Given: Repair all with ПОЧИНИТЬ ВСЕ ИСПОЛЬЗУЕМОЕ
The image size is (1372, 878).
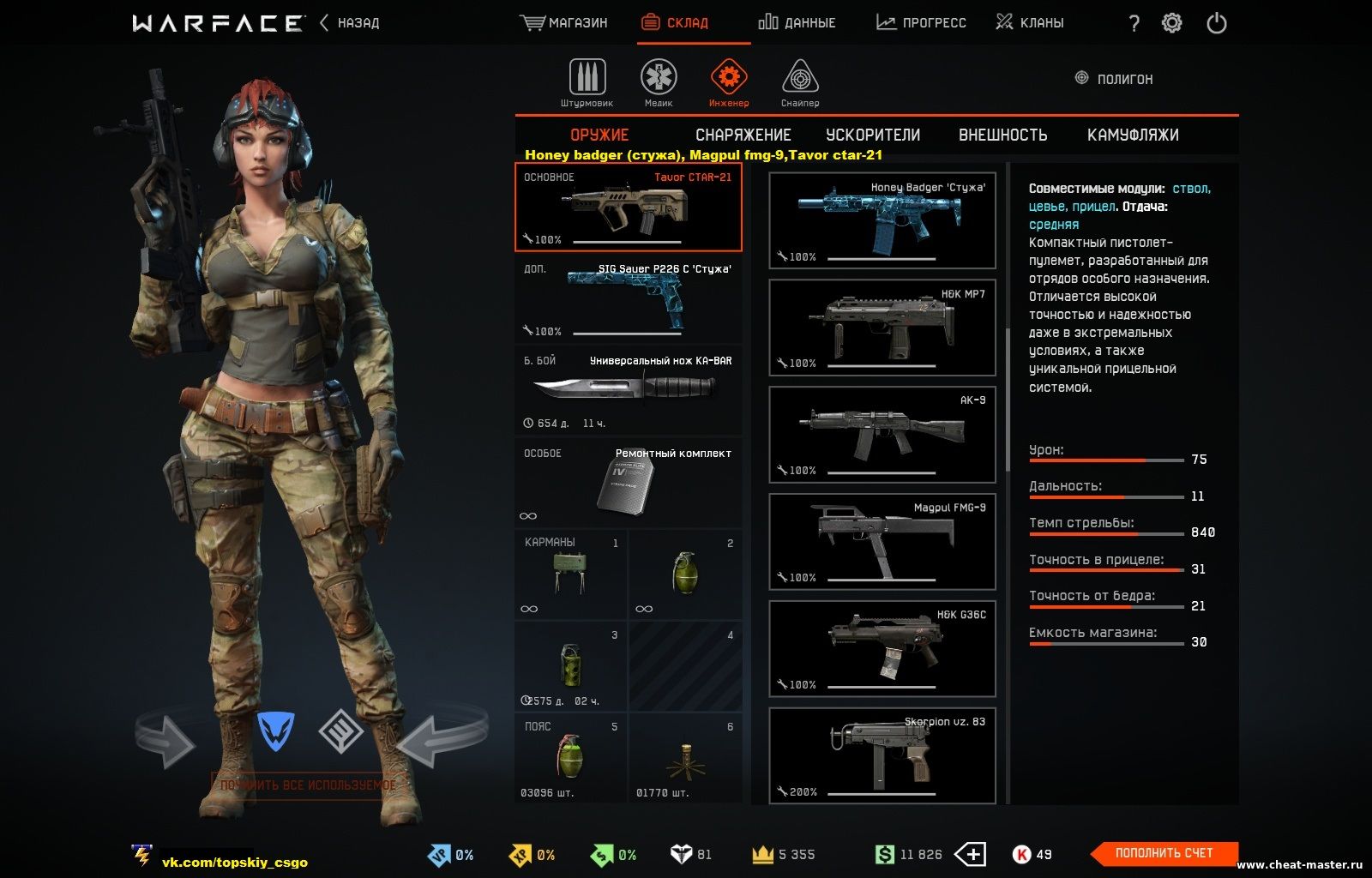Looking at the screenshot, I should tap(308, 785).
